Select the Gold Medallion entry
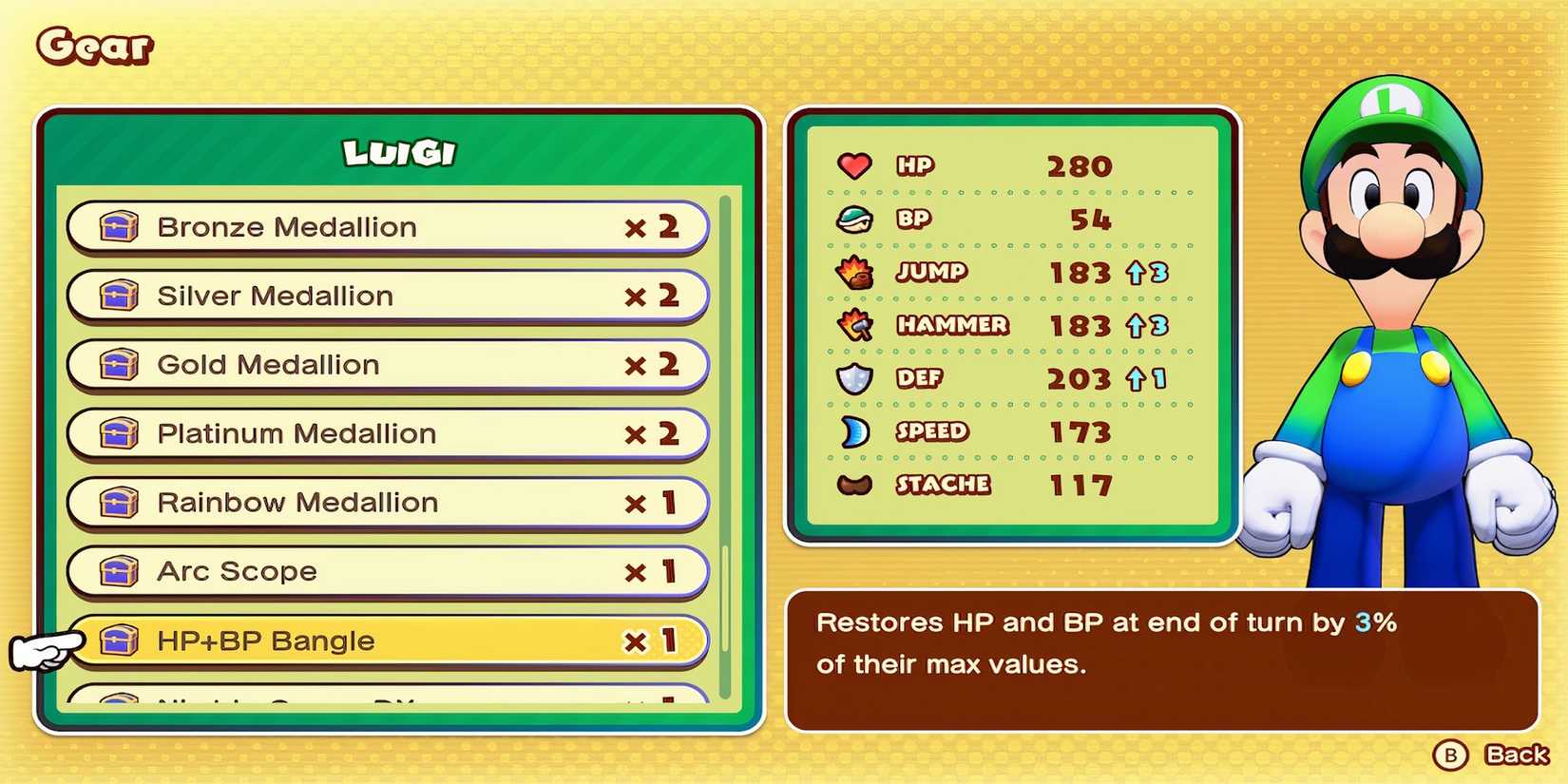The width and height of the screenshot is (1568, 784). coord(380,365)
